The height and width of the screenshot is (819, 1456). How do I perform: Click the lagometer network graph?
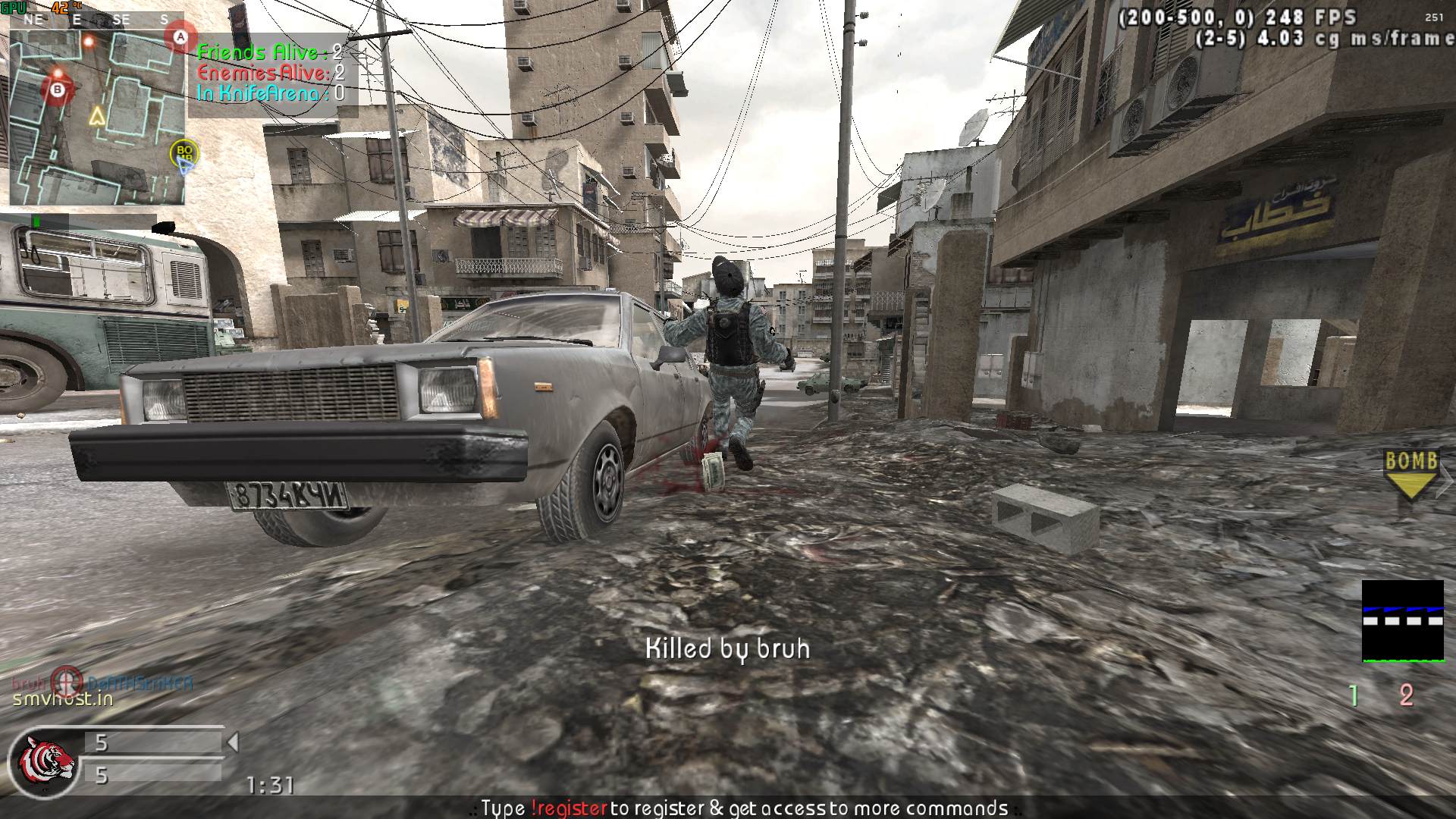click(x=1402, y=621)
